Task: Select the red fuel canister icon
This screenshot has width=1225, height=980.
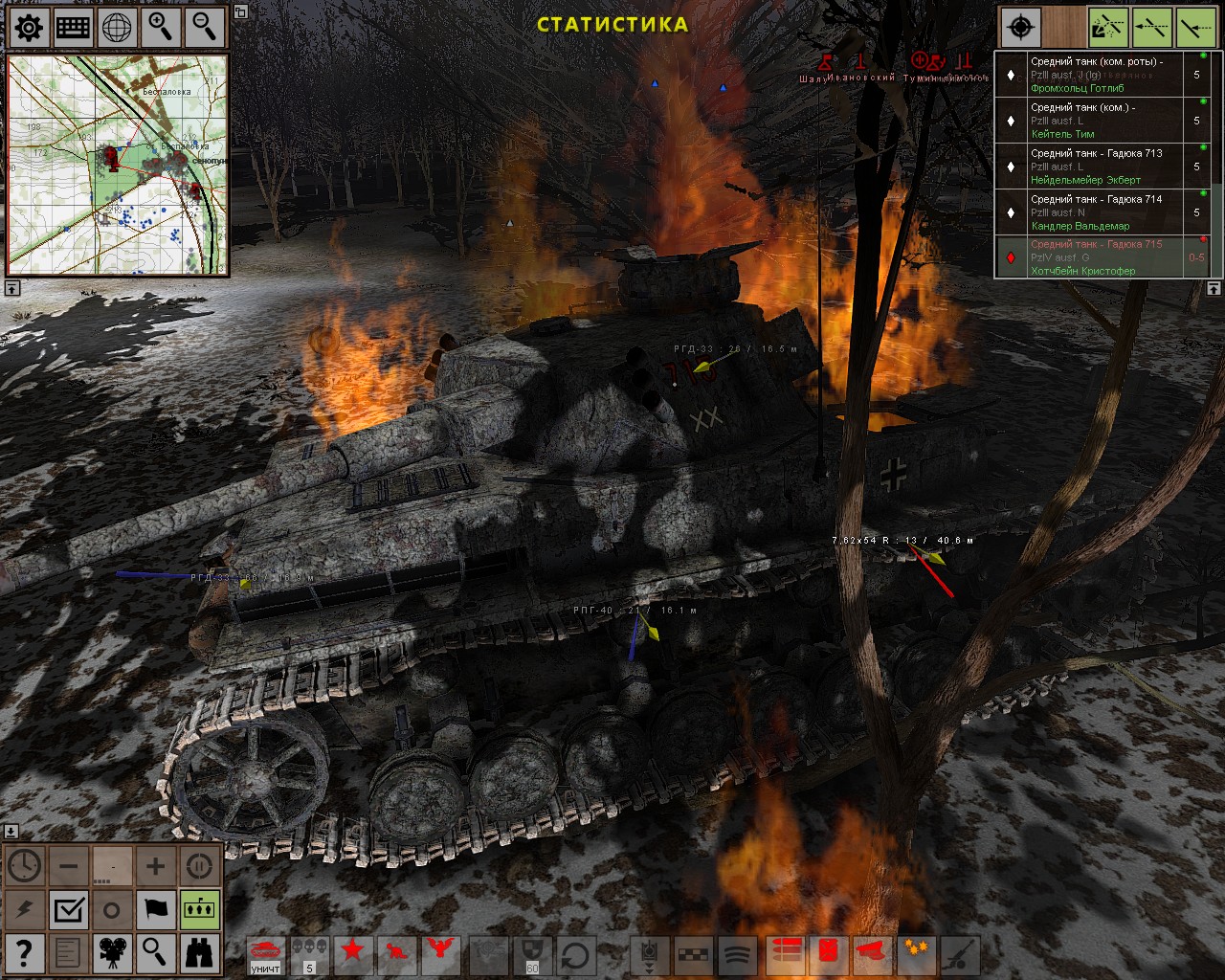Action: tap(828, 953)
